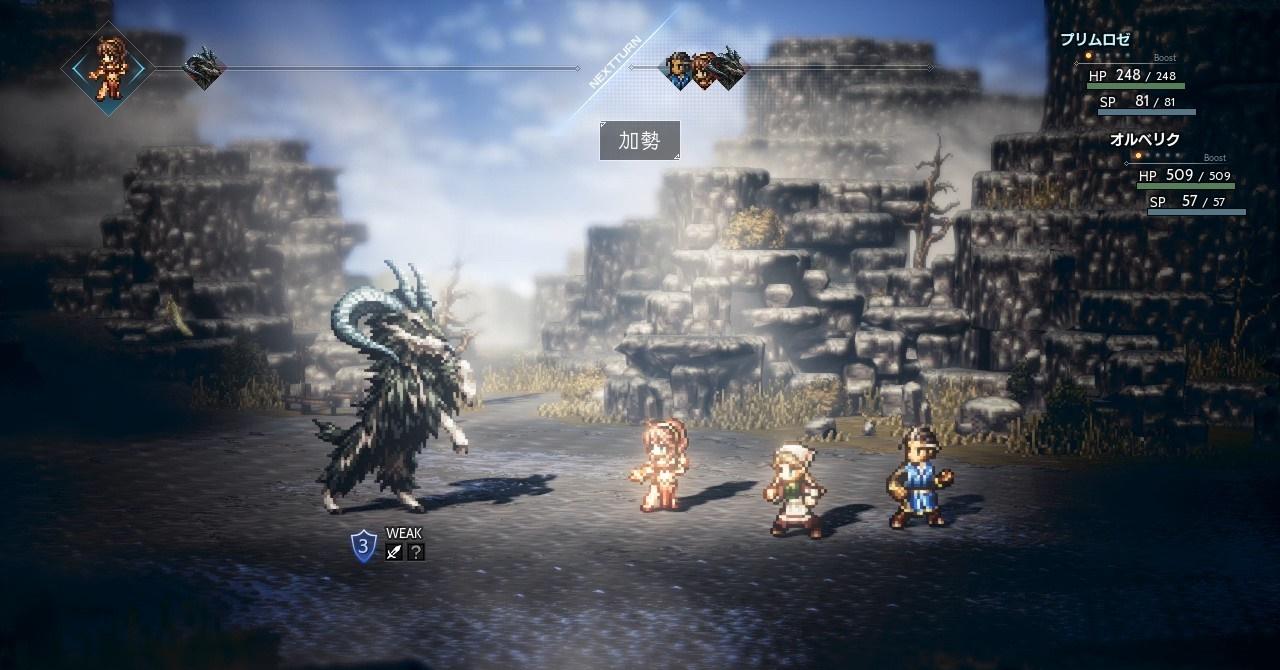Click the 加勢 skill name banner
This screenshot has width=1280, height=670.
click(x=640, y=141)
